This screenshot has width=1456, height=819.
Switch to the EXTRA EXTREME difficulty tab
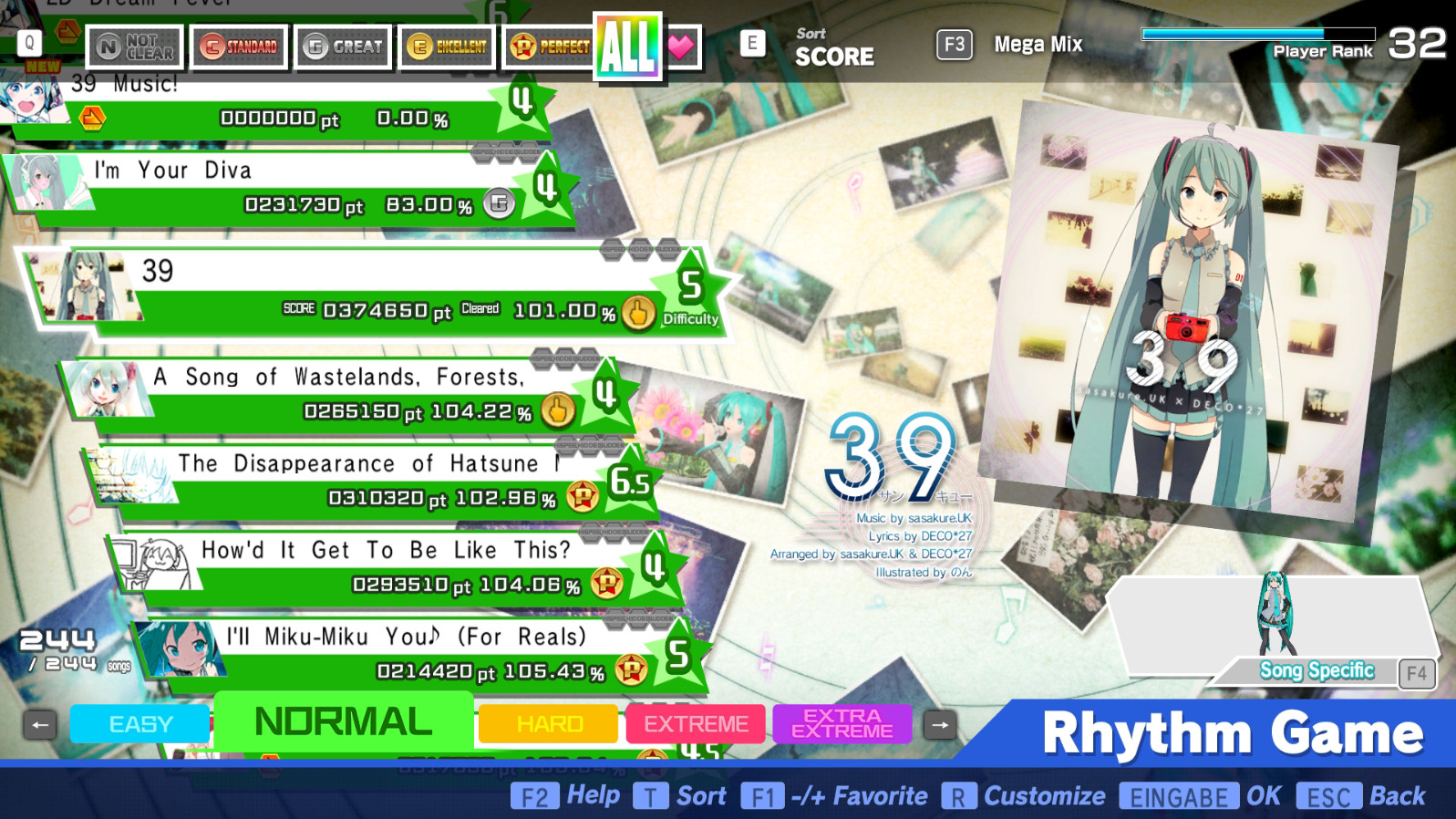(x=841, y=723)
